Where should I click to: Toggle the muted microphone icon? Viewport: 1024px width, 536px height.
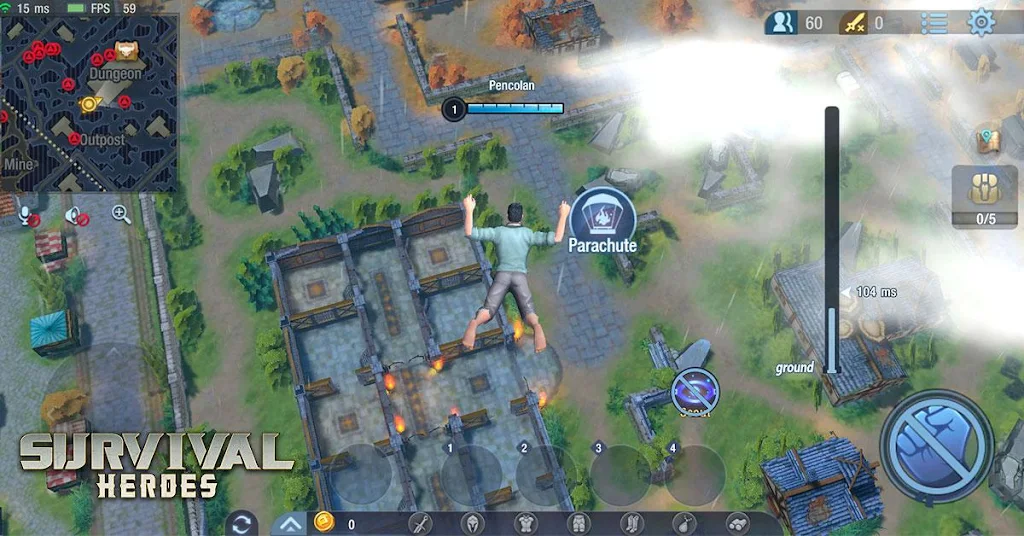[28, 214]
